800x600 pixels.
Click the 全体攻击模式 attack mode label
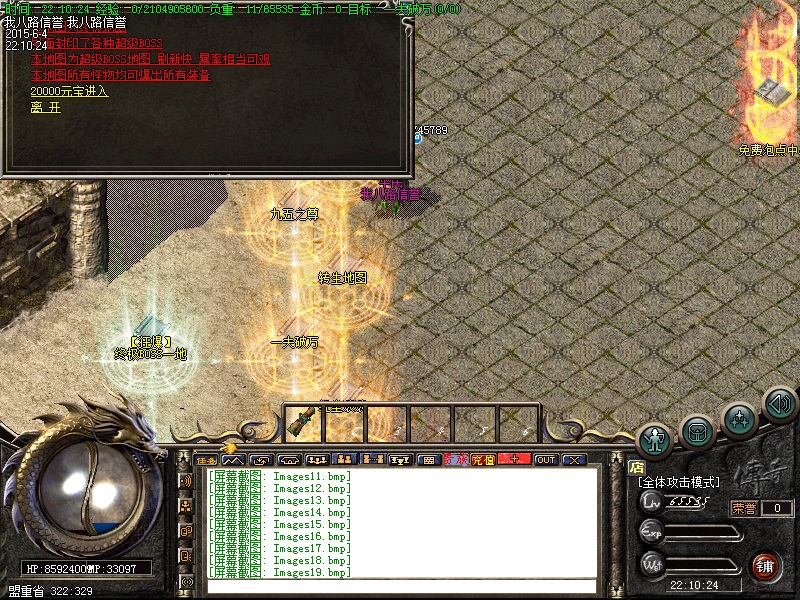coord(680,482)
